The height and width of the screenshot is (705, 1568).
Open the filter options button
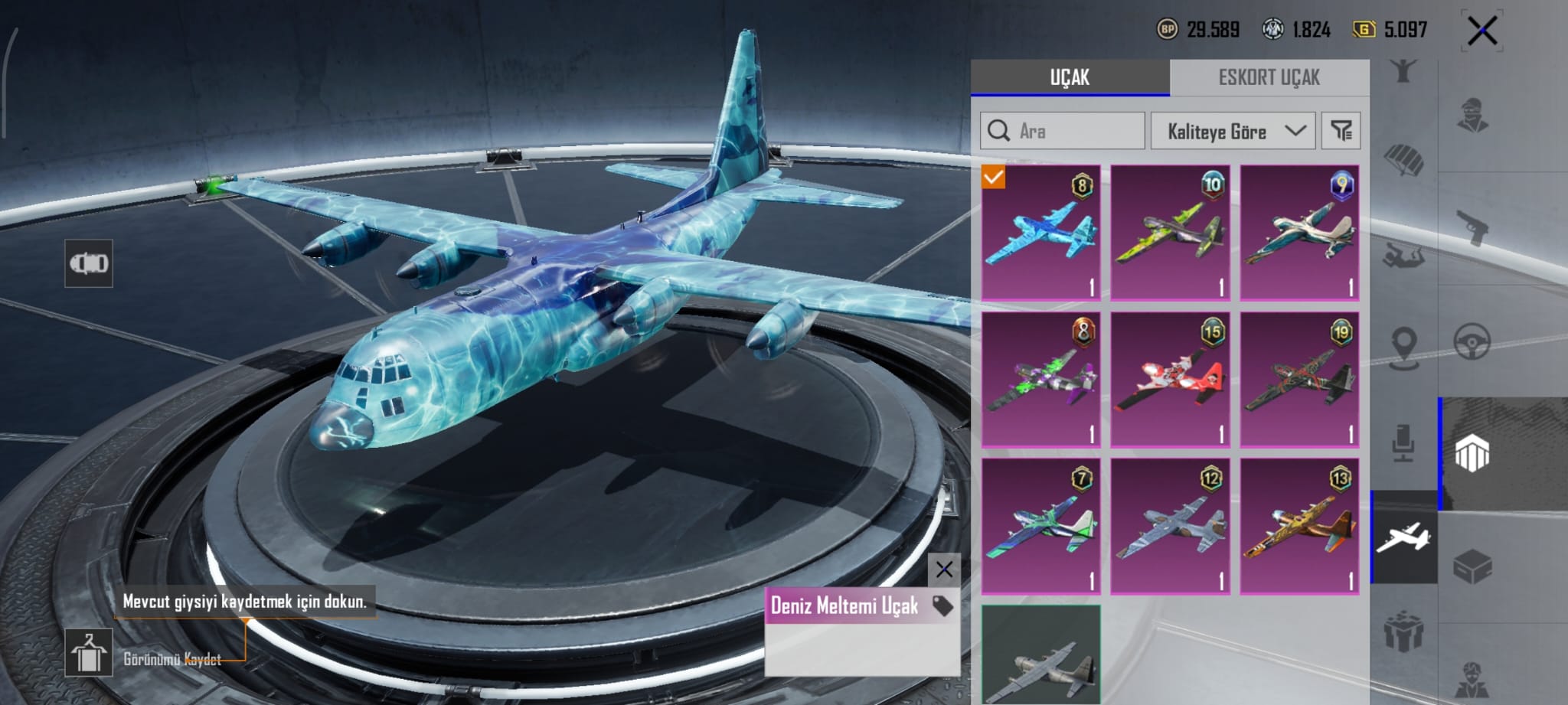click(x=1341, y=131)
